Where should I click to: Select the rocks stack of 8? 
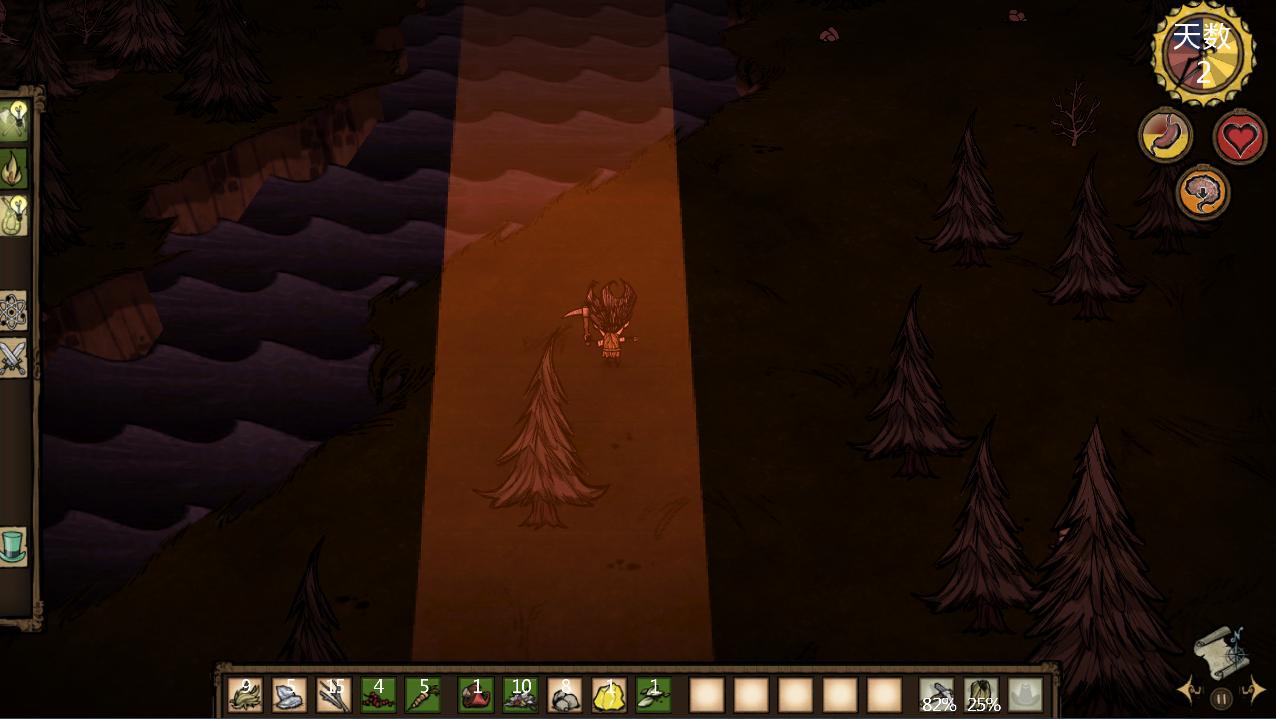[565, 694]
